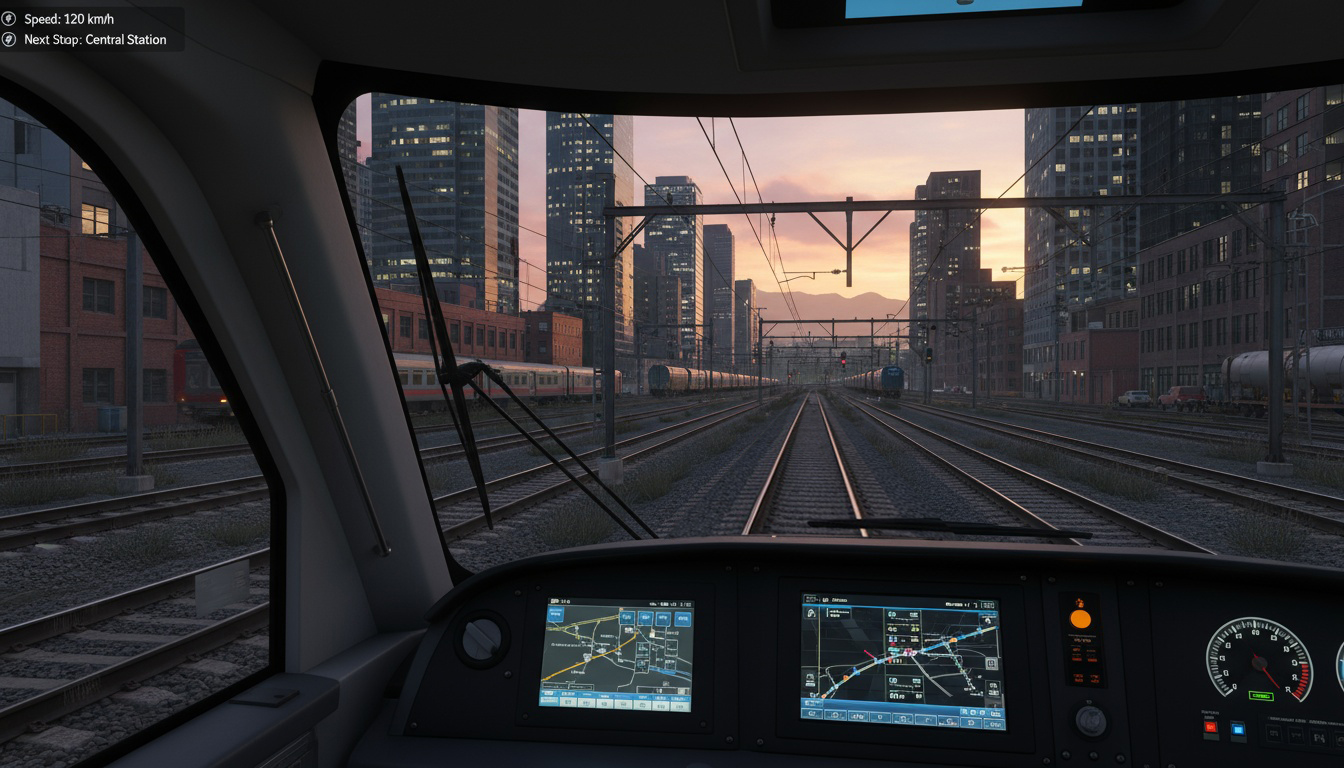Select the Next Stop: Central Station objective
The width and height of the screenshot is (1344, 768).
tap(94, 40)
